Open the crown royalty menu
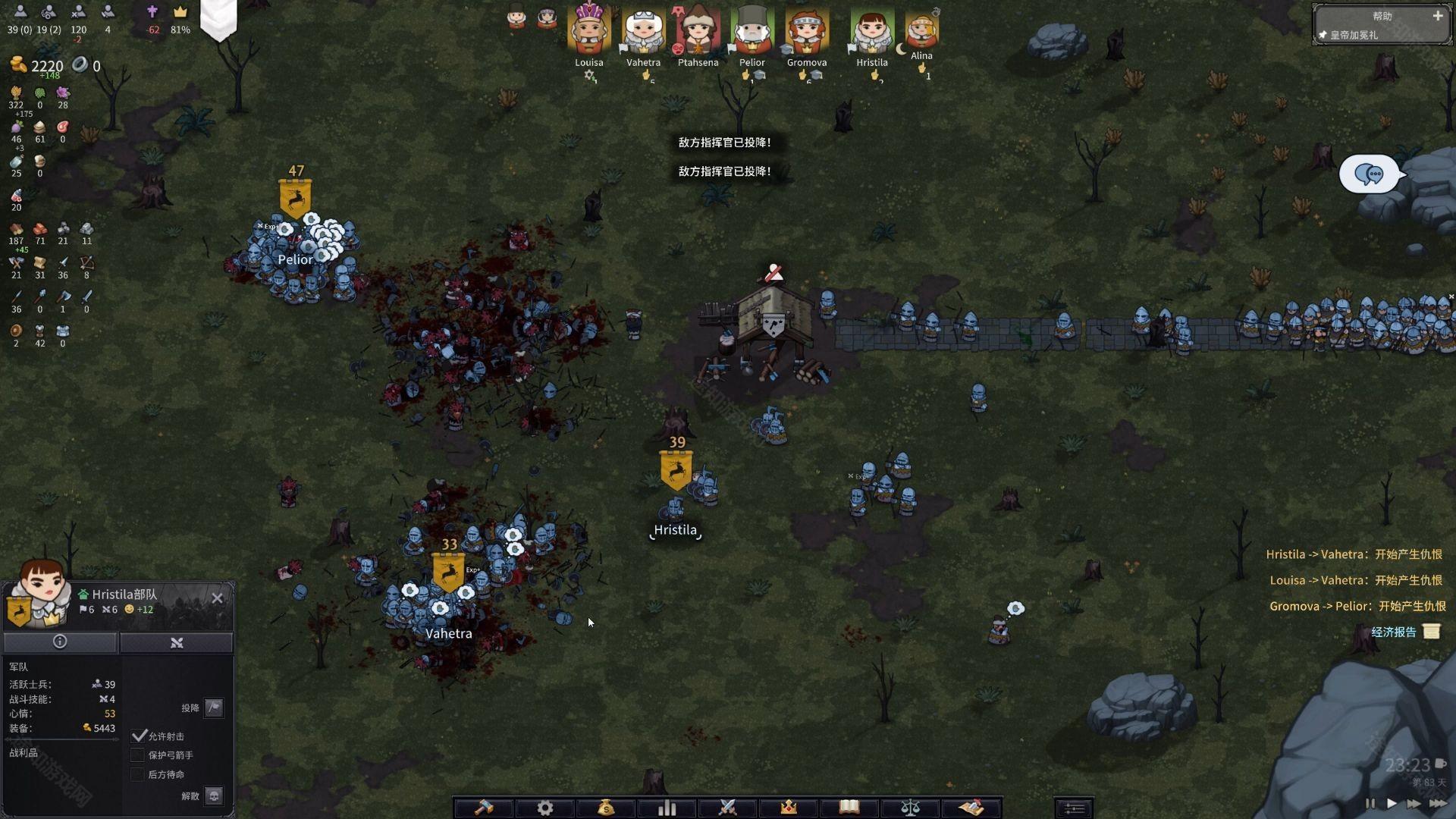Viewport: 1456px width, 819px height. tap(789, 808)
